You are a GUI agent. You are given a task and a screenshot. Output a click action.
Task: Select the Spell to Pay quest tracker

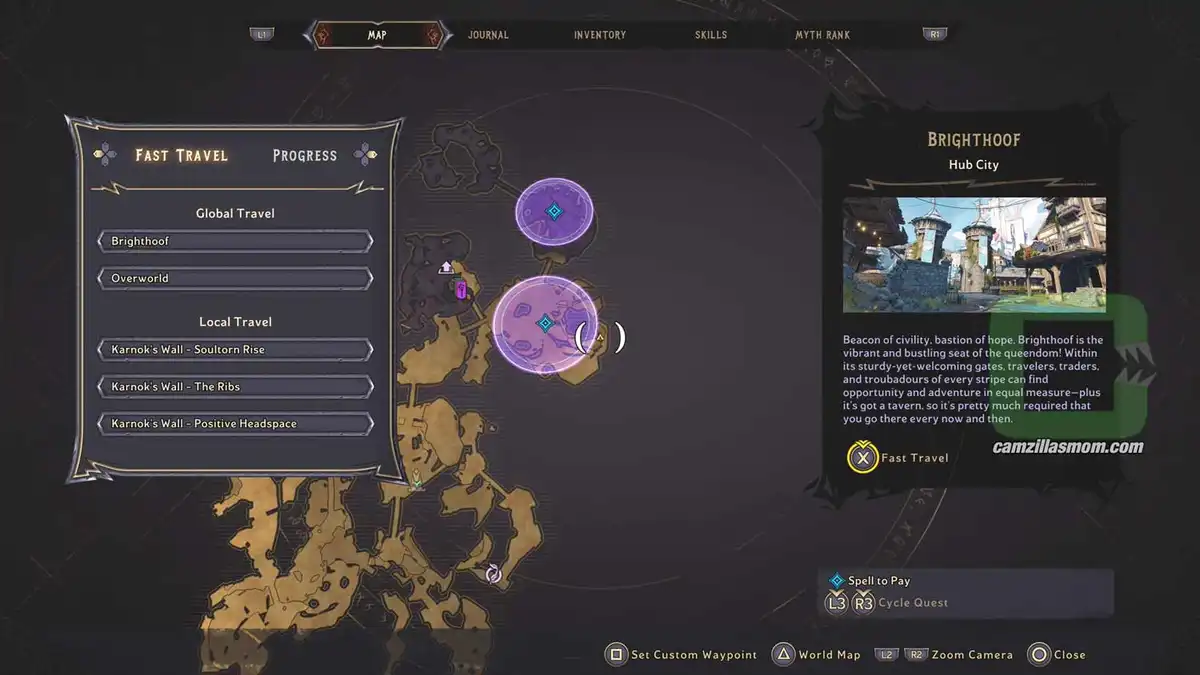[x=878, y=581]
